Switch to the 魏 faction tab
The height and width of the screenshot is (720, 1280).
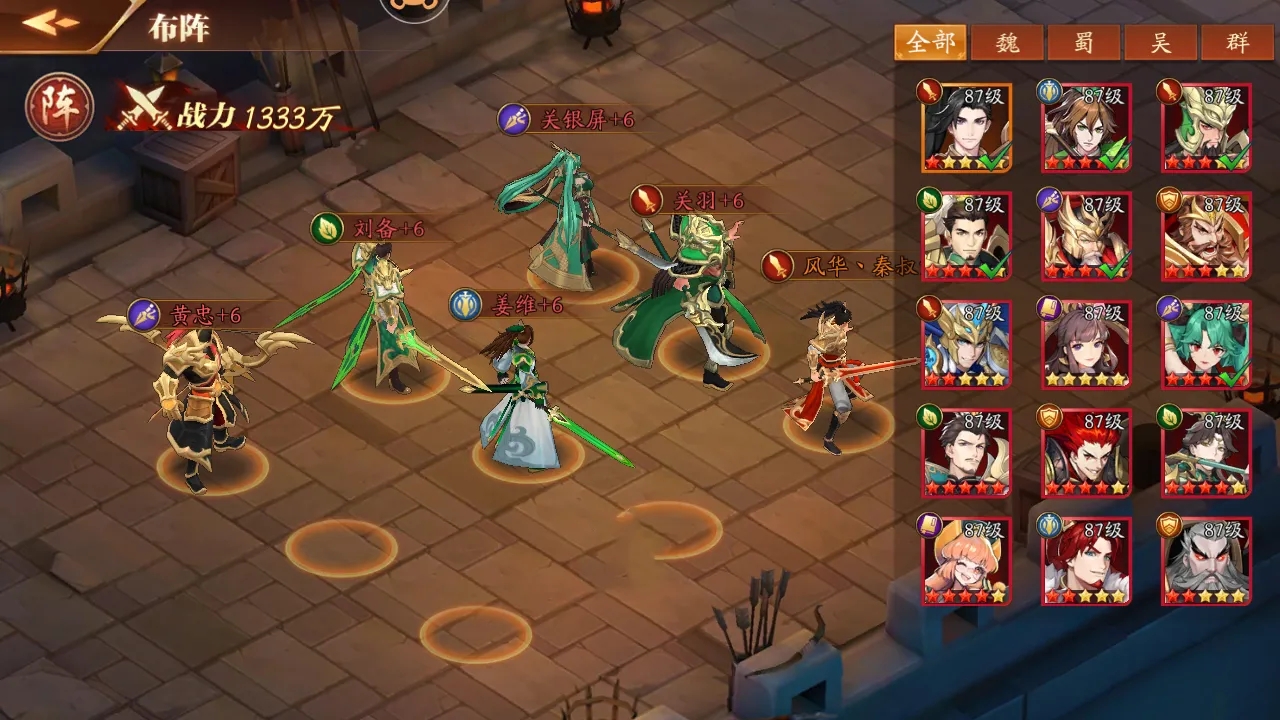point(1008,43)
